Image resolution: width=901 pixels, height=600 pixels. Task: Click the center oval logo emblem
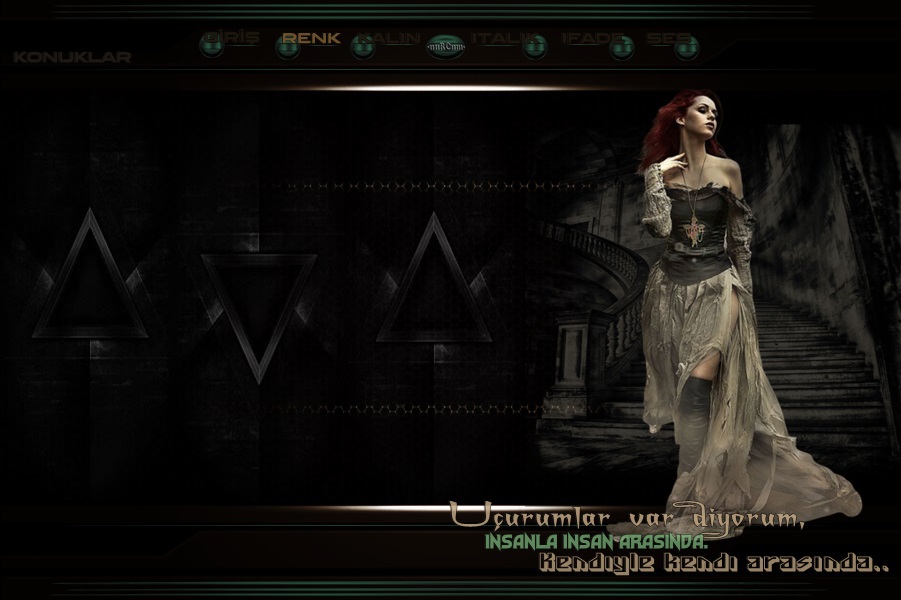[446, 45]
